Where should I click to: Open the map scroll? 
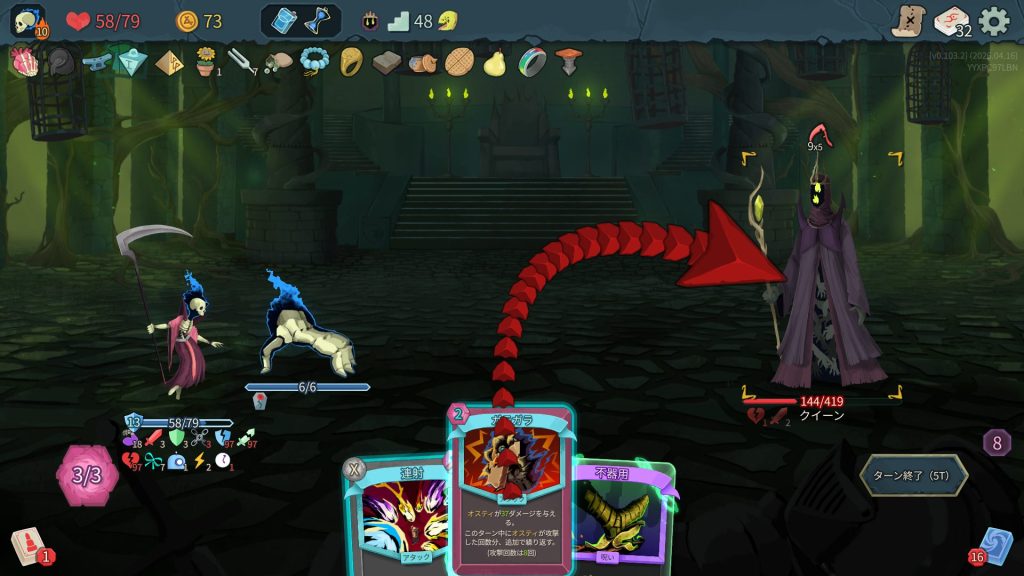click(908, 21)
